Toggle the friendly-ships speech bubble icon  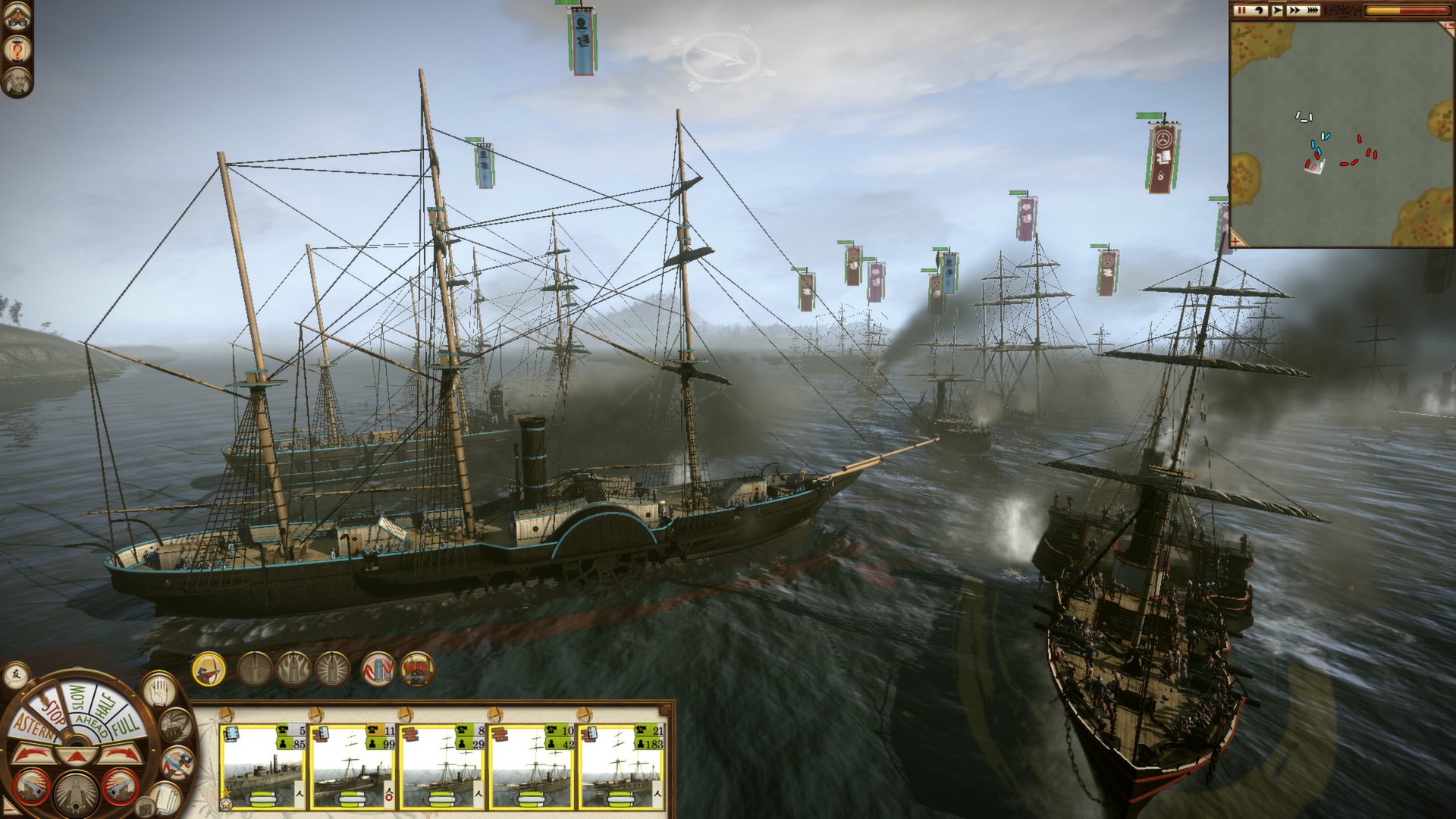click(14, 676)
